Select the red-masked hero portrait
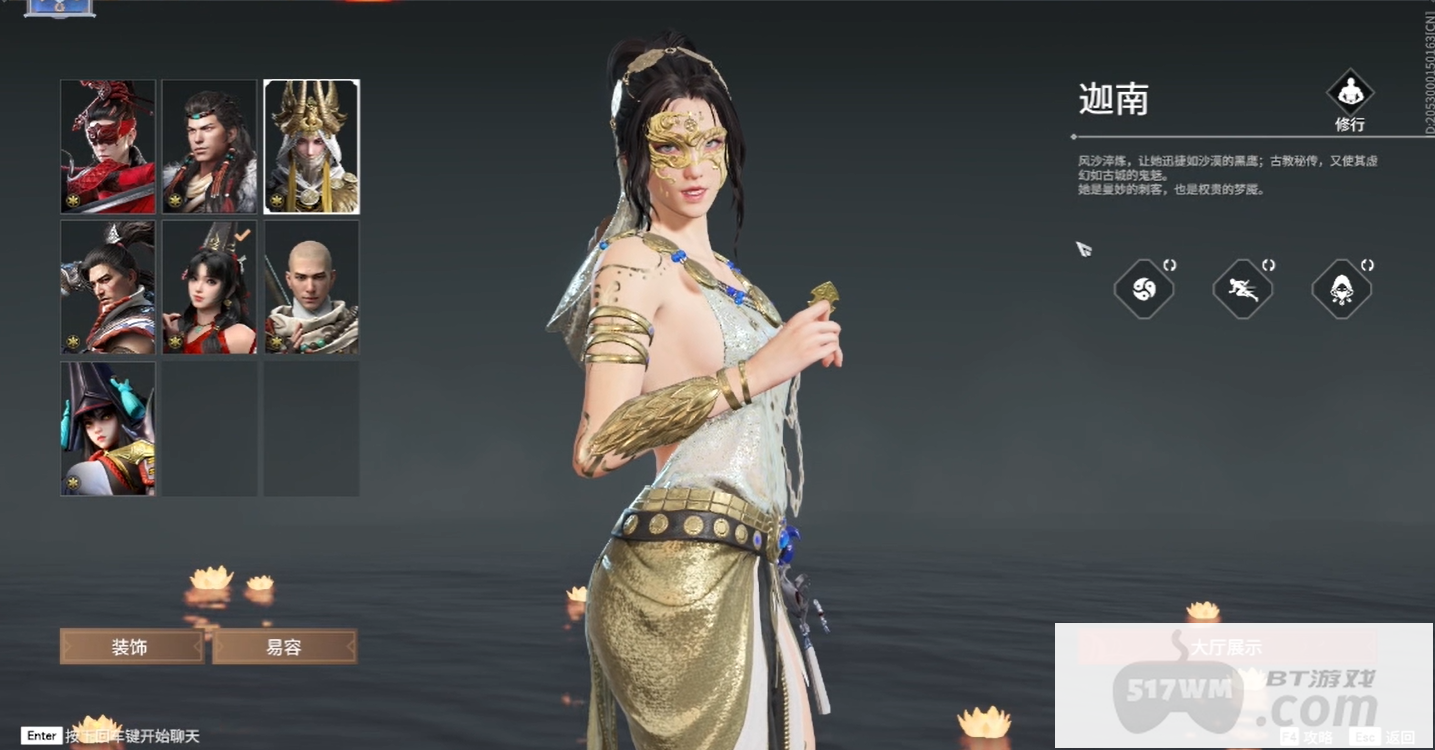Viewport: 1435px width, 750px height. click(108, 147)
